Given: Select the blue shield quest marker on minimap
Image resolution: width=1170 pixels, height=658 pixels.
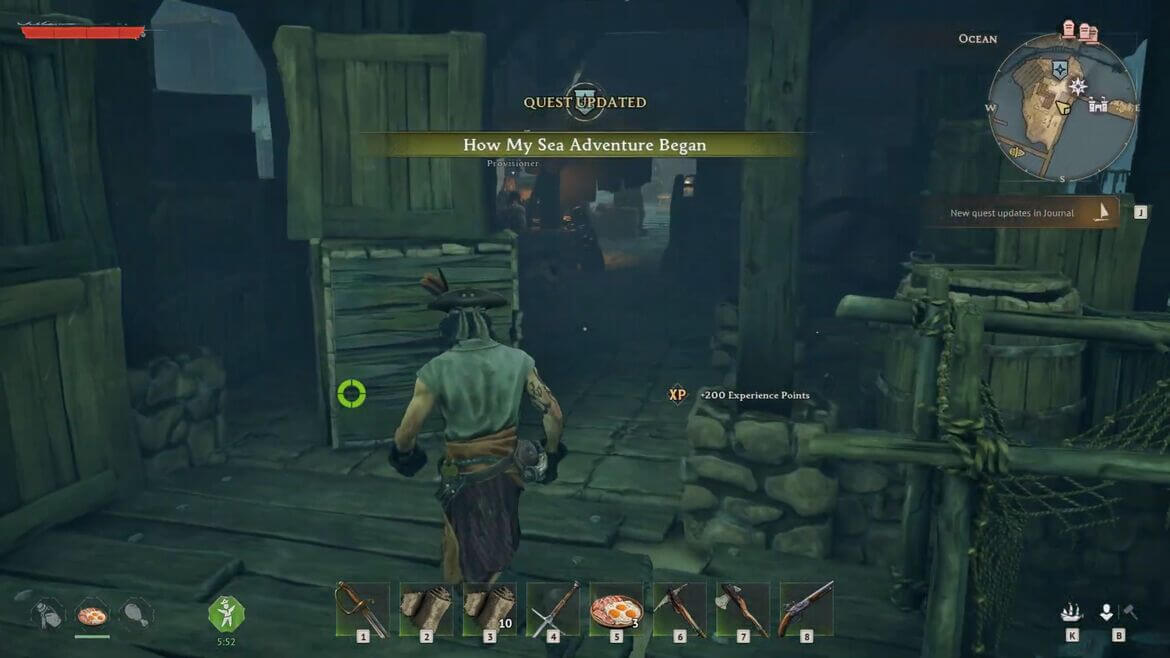Looking at the screenshot, I should pyautogui.click(x=1060, y=70).
